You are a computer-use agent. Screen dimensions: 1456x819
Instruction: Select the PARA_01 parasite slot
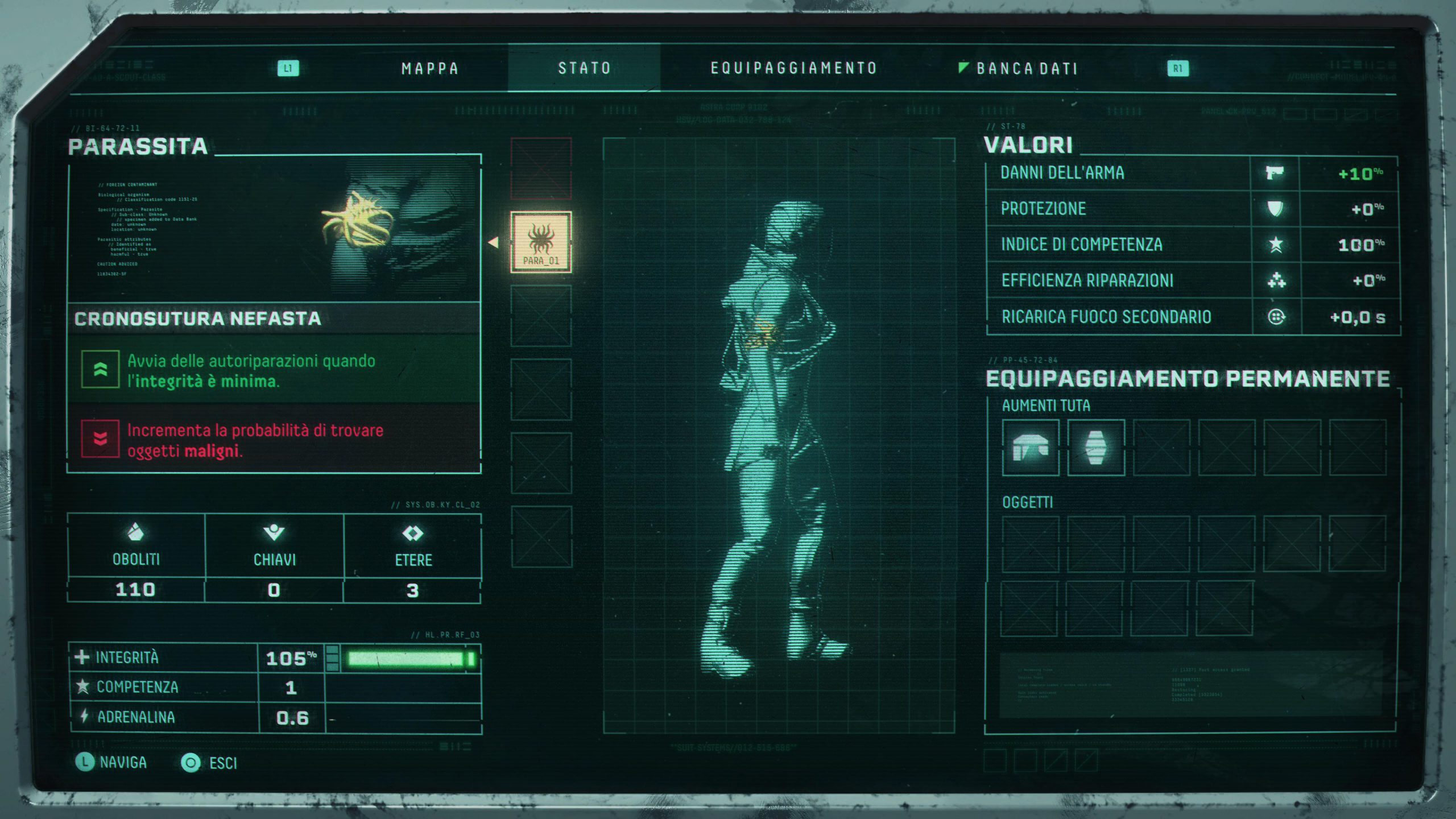tap(541, 242)
